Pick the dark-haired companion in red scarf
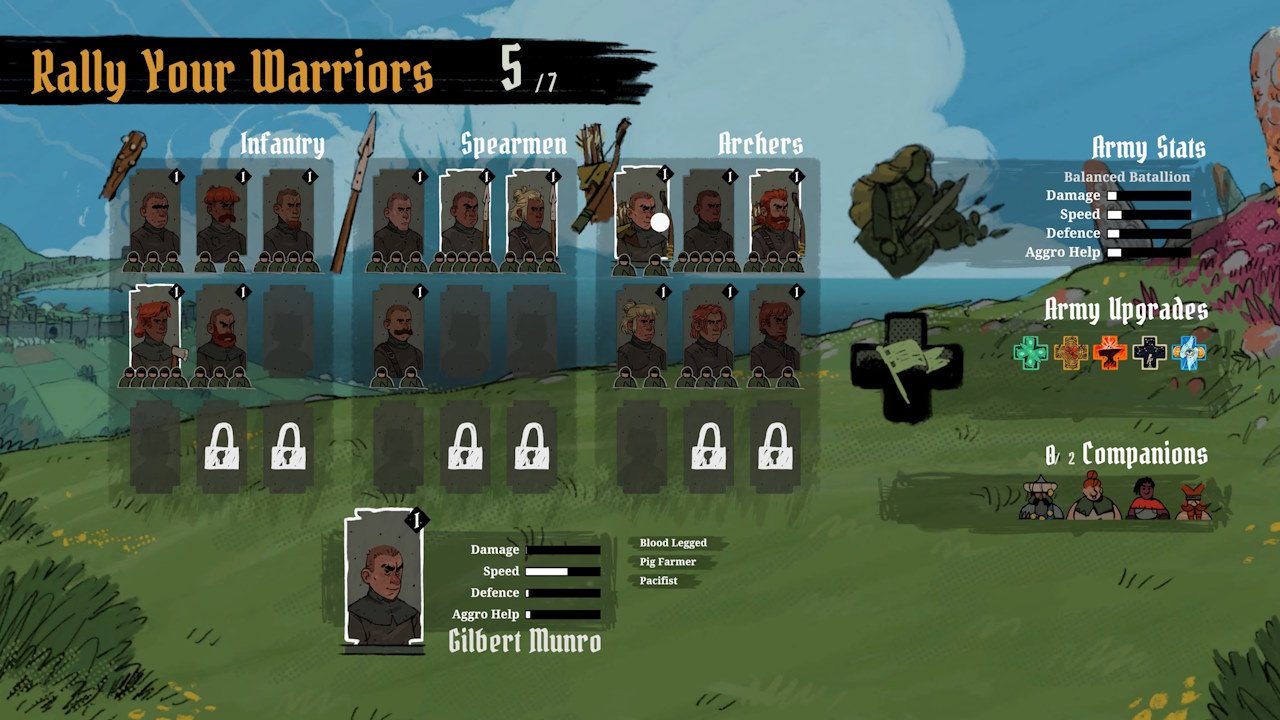The height and width of the screenshot is (720, 1280). point(1147,499)
